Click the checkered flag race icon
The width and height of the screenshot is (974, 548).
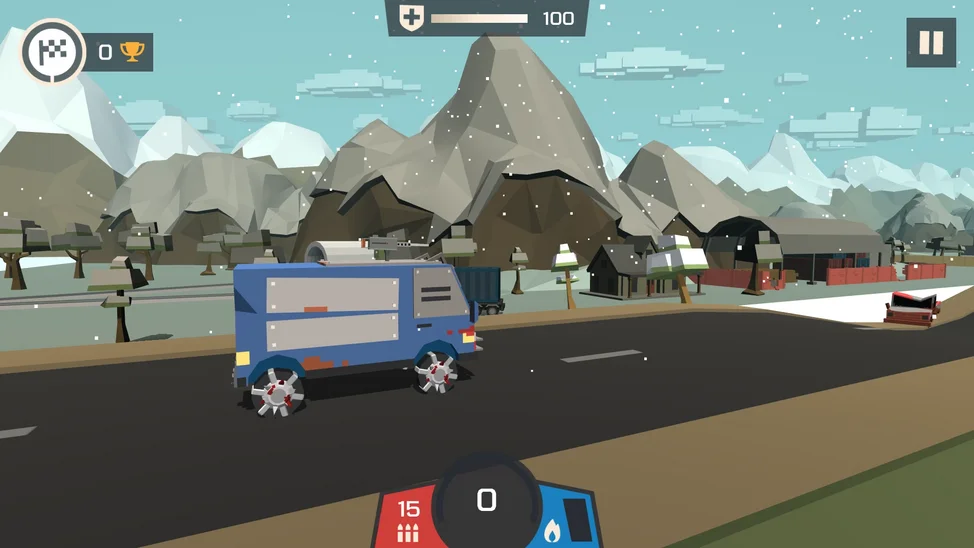(x=52, y=51)
